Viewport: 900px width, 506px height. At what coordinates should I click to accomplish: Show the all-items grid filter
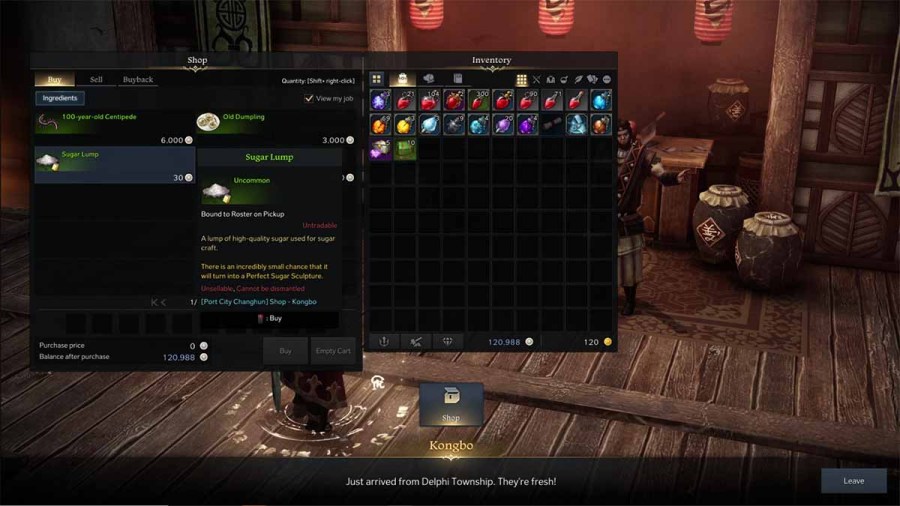coord(521,80)
